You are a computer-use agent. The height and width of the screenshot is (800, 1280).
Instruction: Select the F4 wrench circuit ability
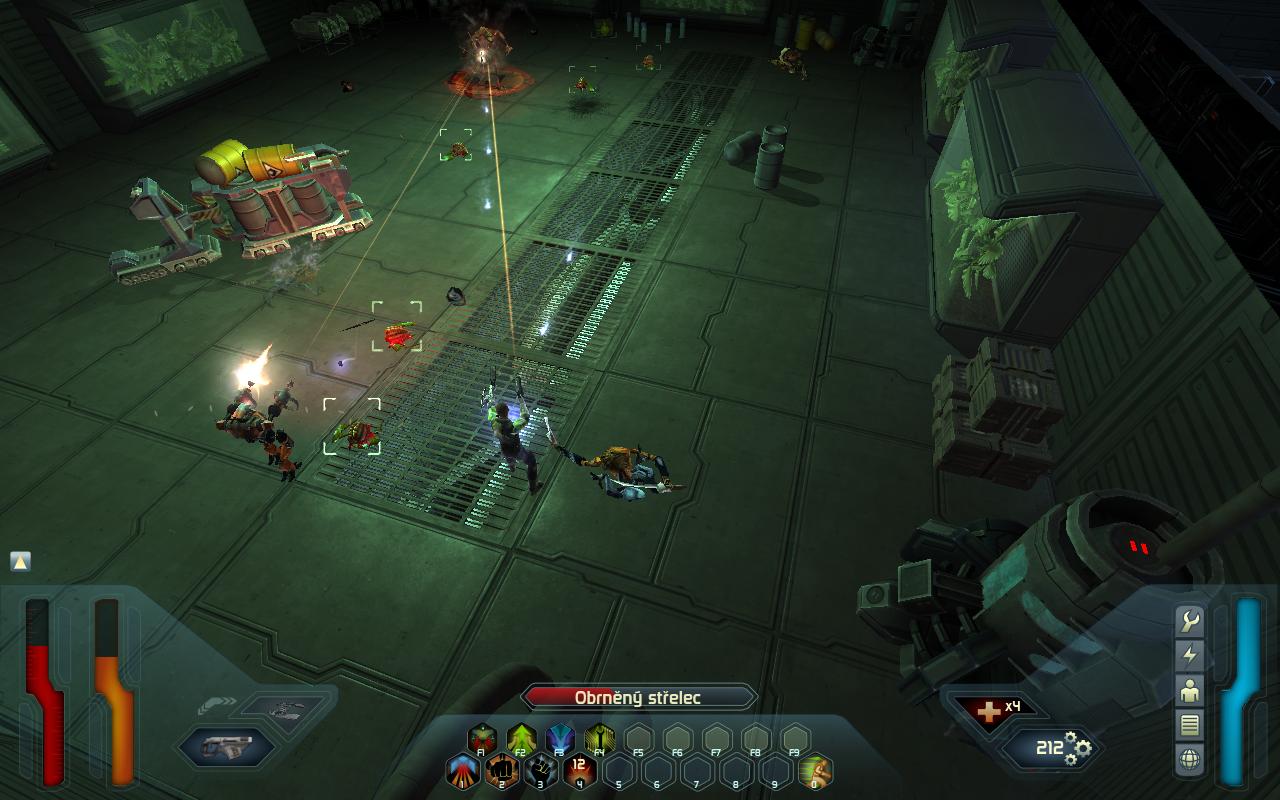click(x=599, y=740)
